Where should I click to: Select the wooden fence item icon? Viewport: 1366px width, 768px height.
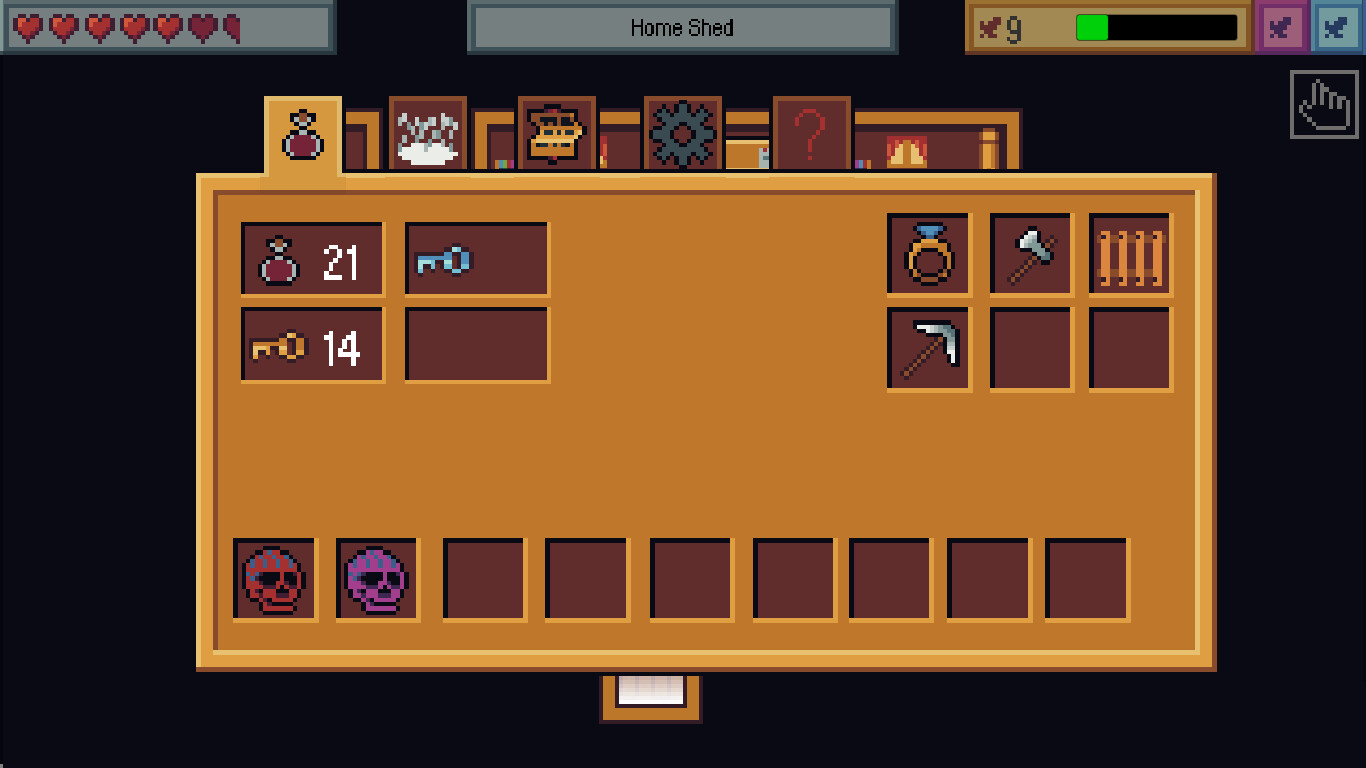tap(1130, 253)
